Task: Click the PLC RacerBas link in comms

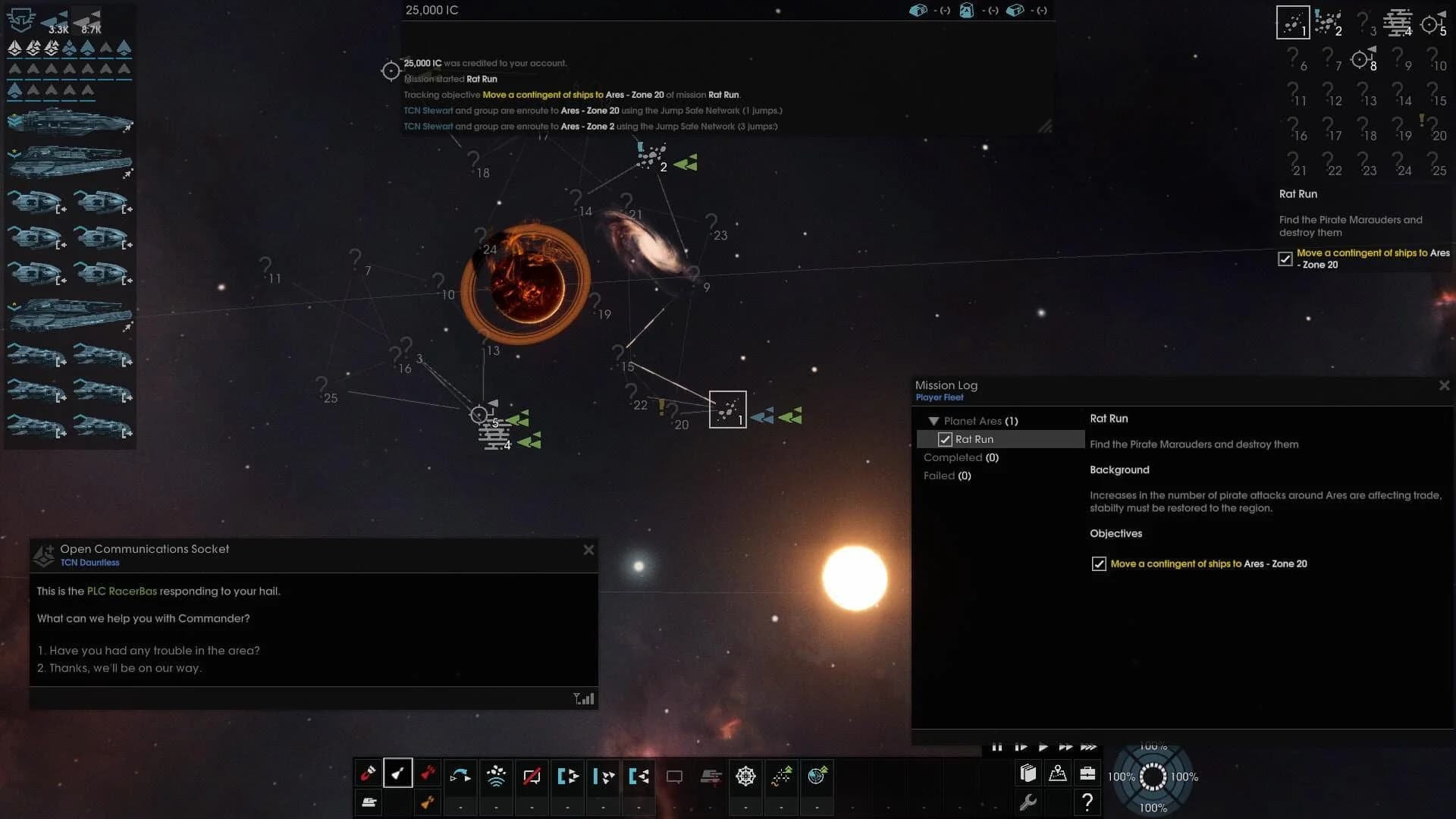Action: (121, 591)
